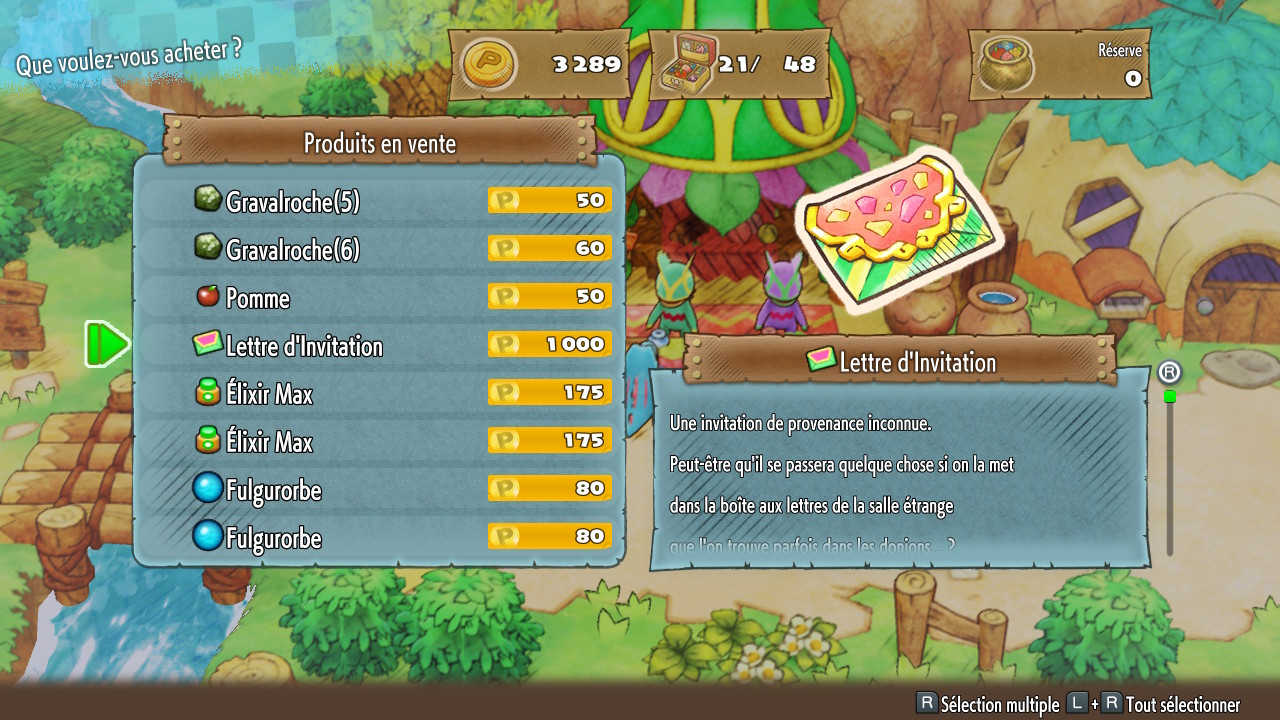Select Lettre d'Invitation priced at 1000

click(378, 345)
